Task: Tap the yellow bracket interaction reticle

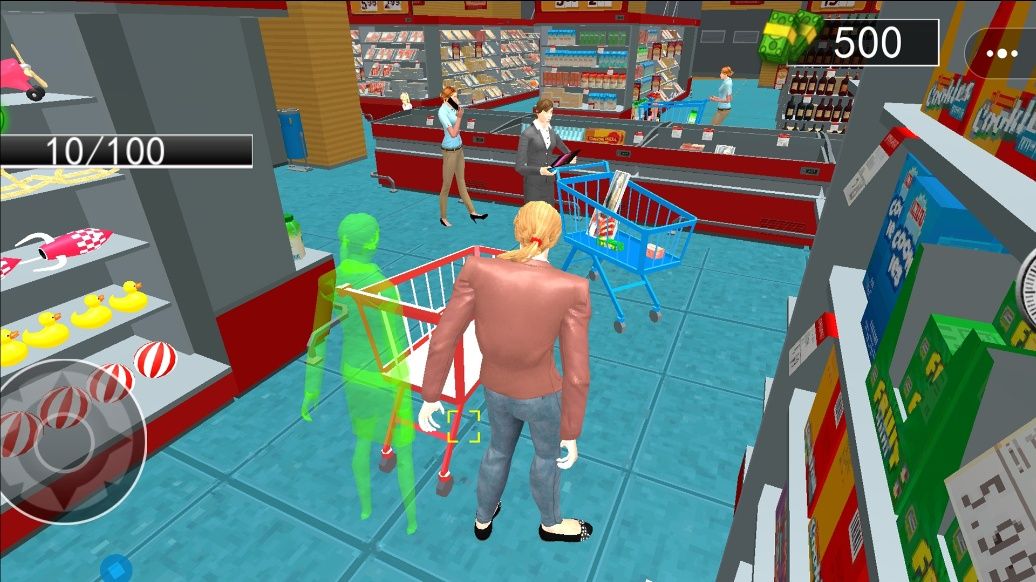Action: (464, 425)
